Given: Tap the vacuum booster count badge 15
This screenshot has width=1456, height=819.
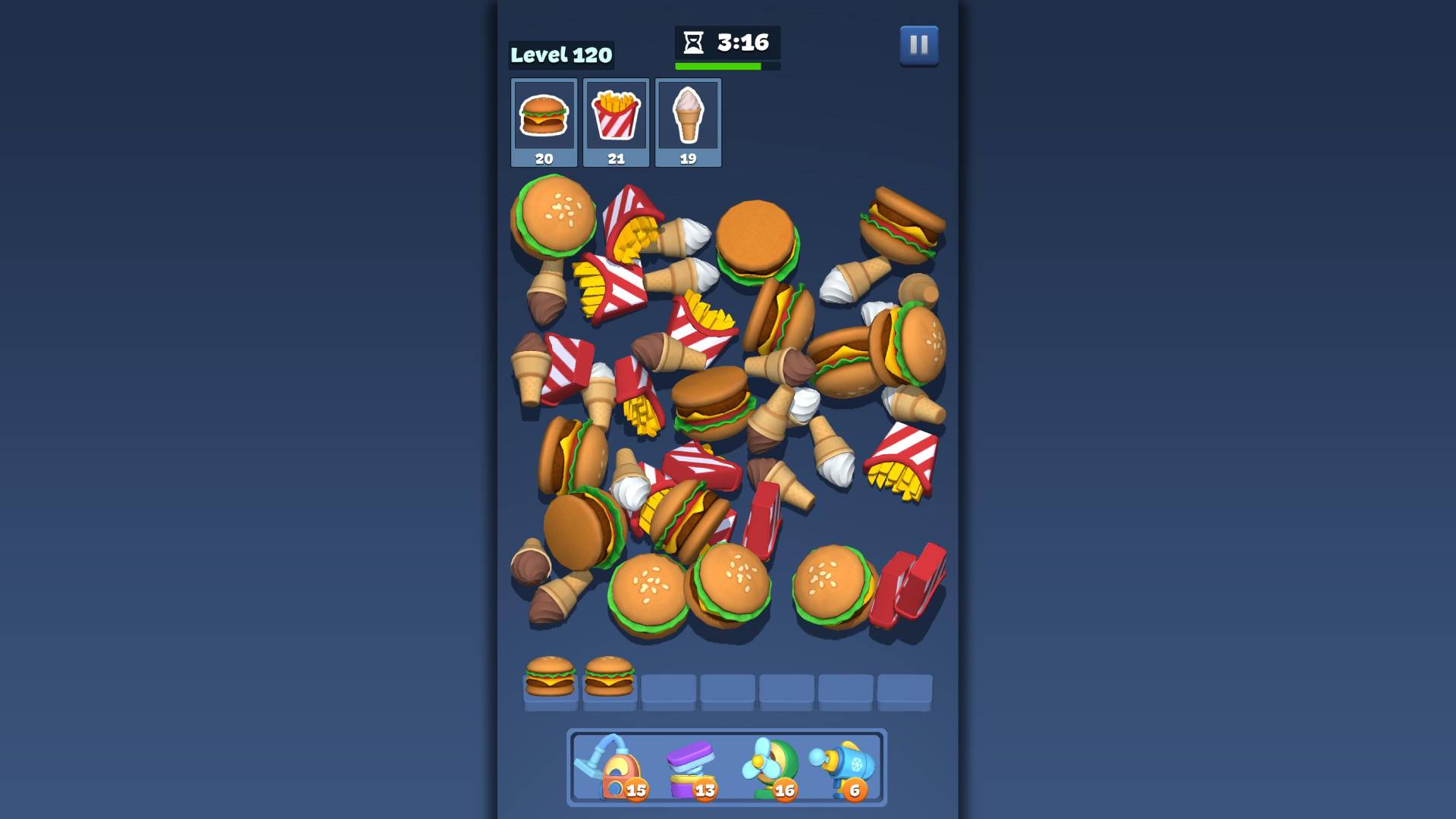Looking at the screenshot, I should point(637,790).
